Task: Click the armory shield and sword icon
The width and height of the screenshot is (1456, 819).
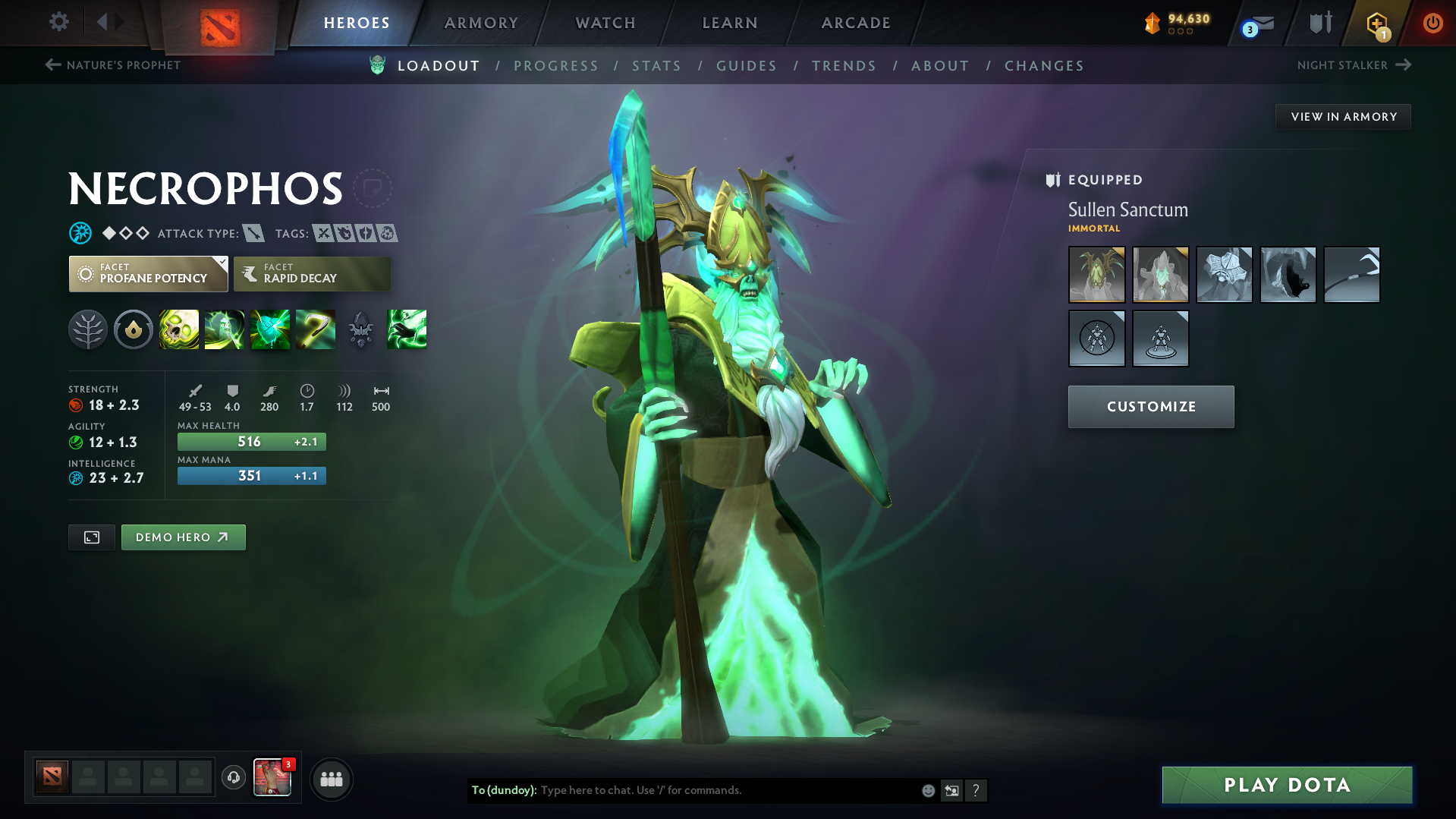Action: (1319, 23)
